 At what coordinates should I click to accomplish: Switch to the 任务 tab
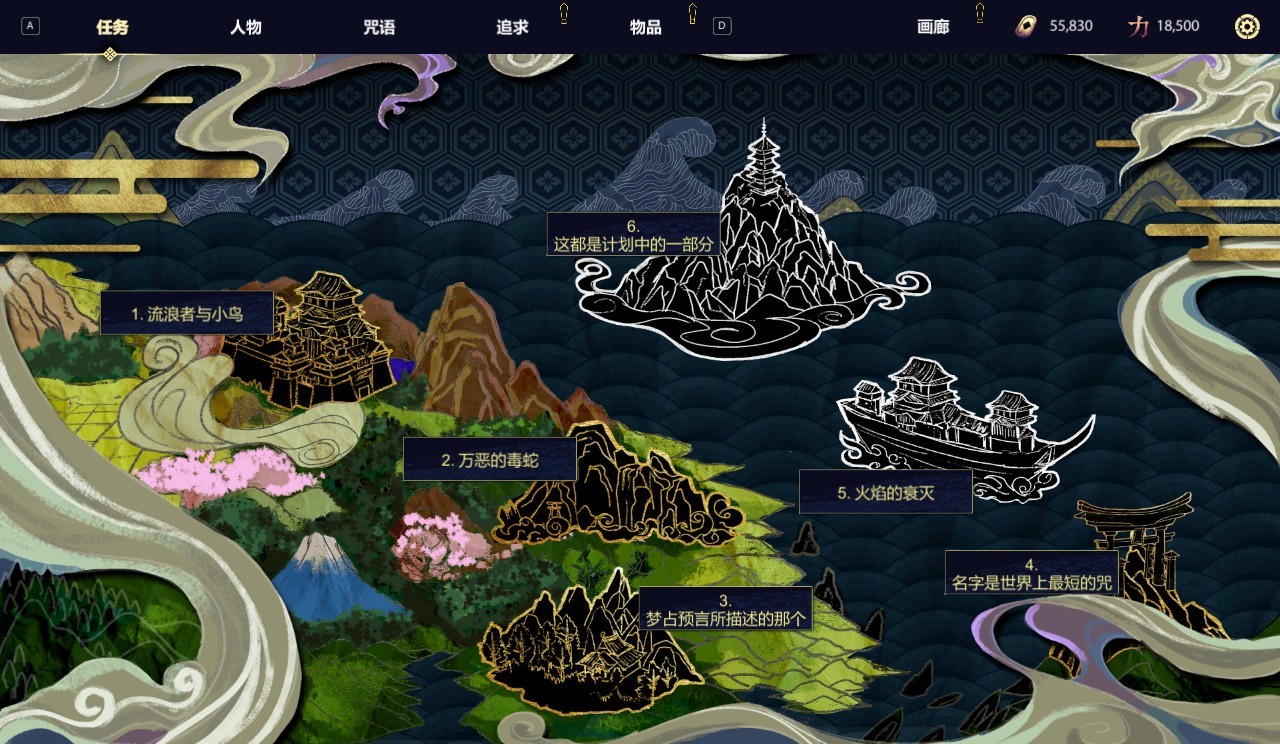click(112, 27)
